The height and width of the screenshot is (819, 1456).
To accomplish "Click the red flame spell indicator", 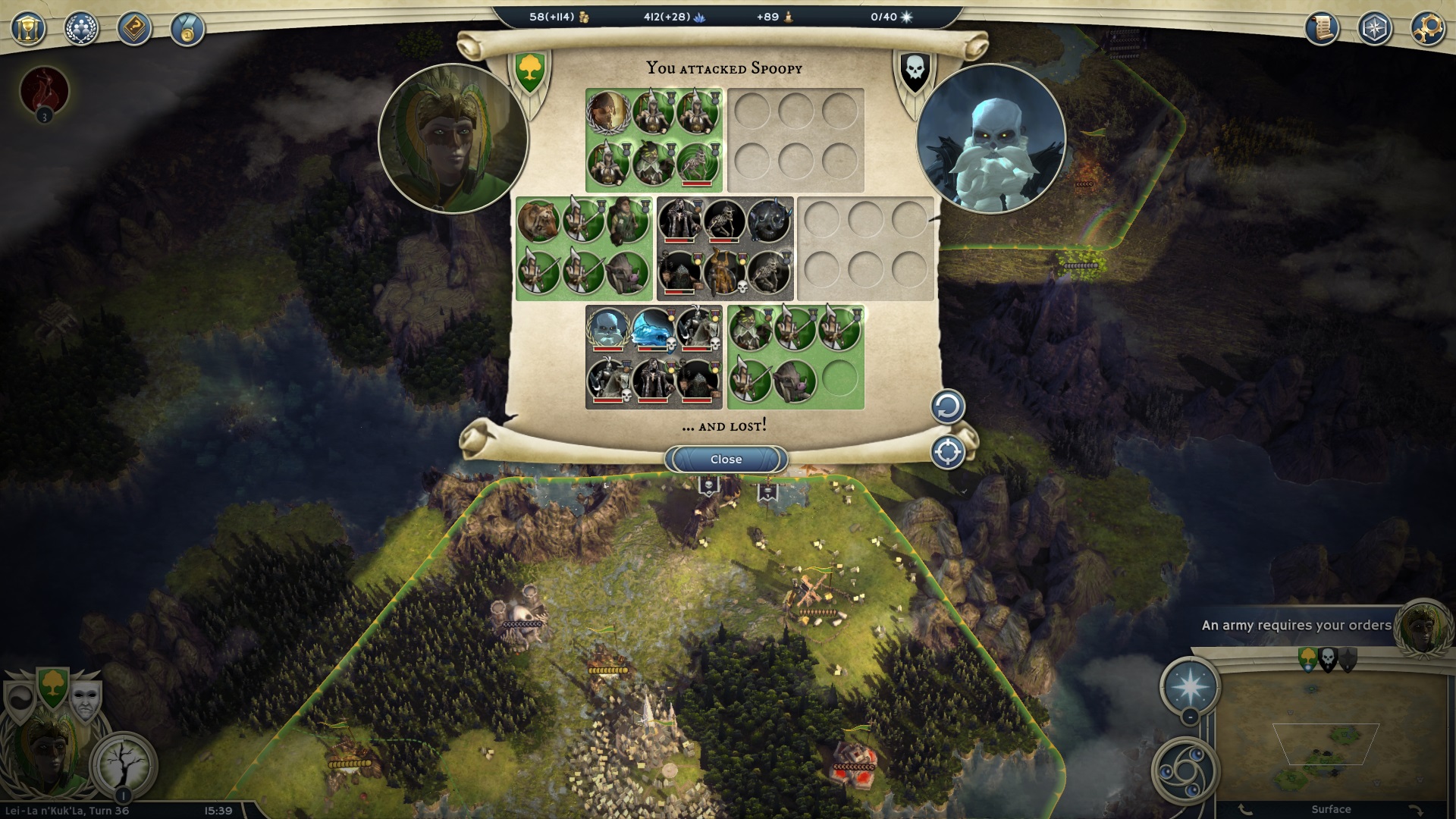I will pos(44,90).
